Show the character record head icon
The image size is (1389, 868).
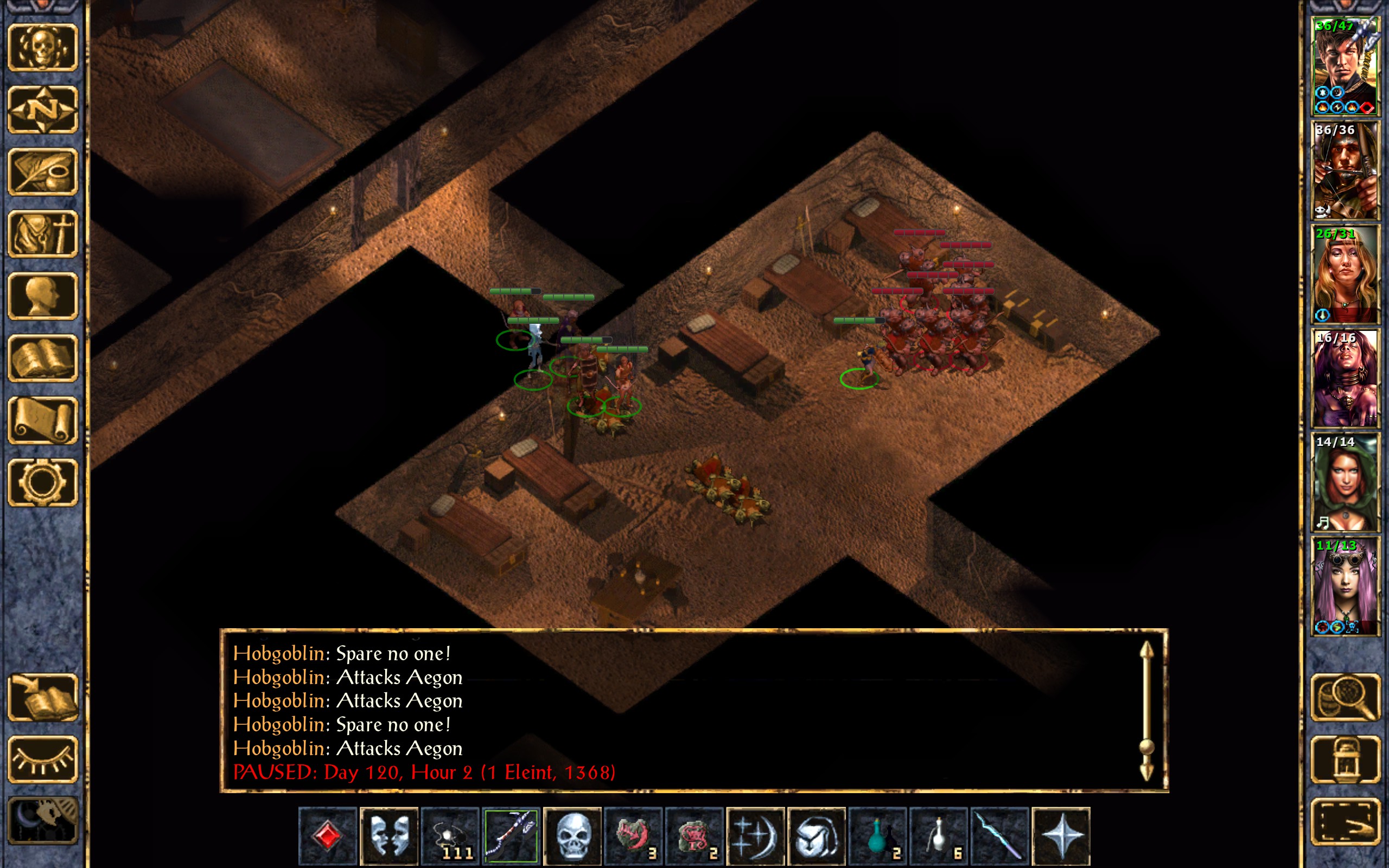[43, 296]
